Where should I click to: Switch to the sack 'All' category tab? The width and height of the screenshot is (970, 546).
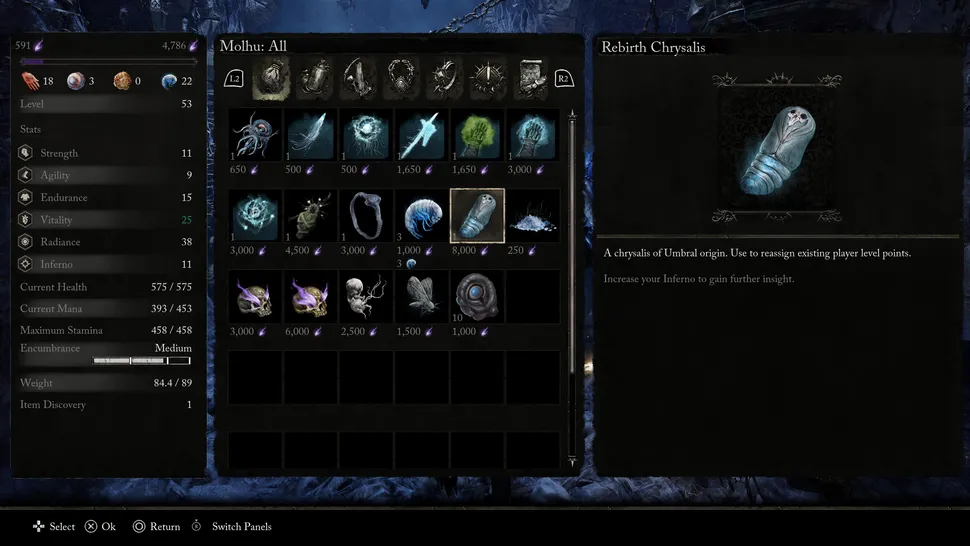click(x=271, y=77)
